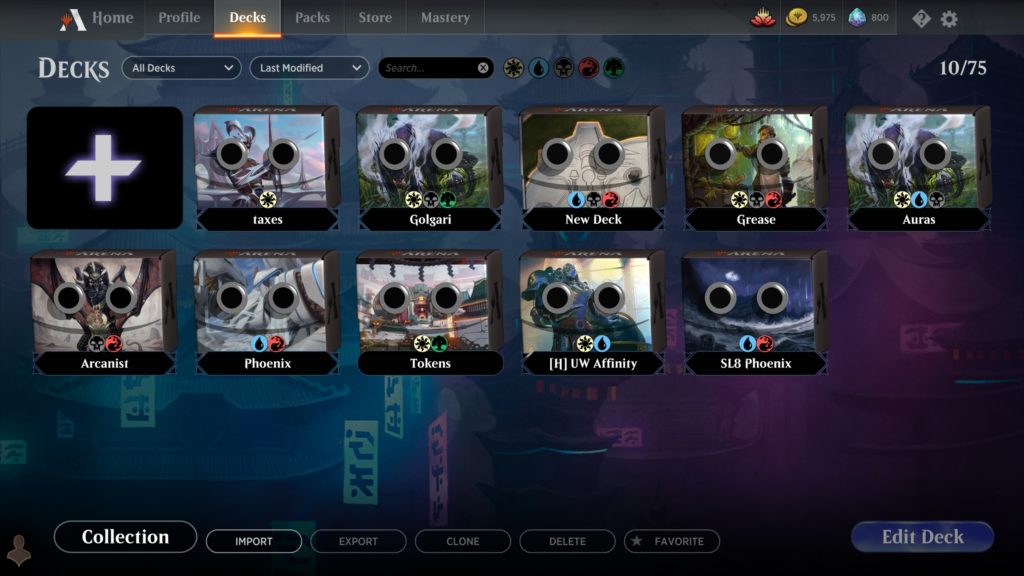The image size is (1024, 576).
Task: Click the Edit Deck button
Action: pyautogui.click(x=922, y=537)
